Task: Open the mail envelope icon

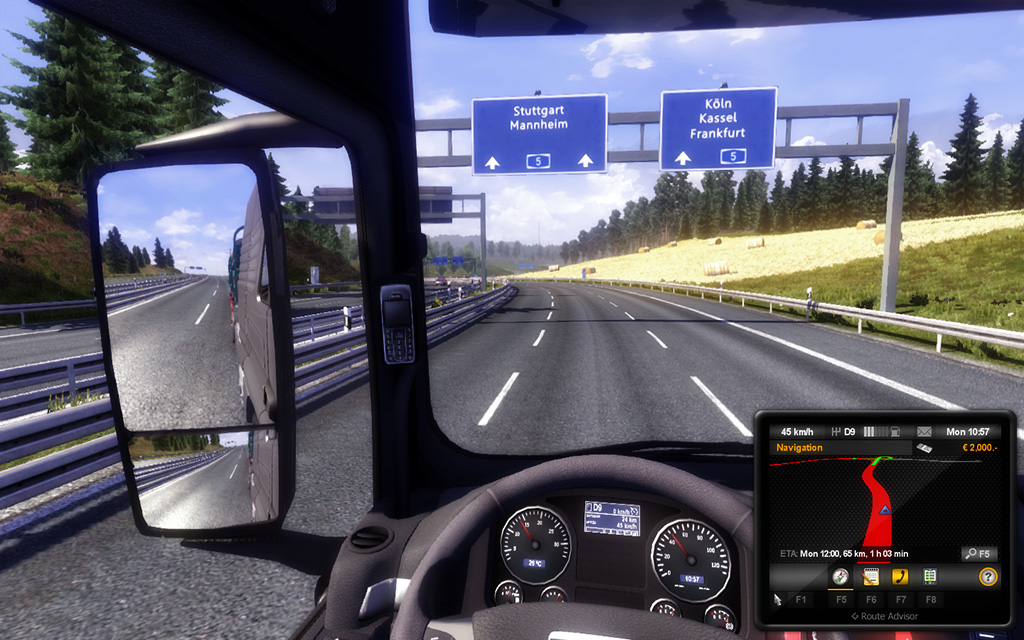Action: click(x=924, y=431)
